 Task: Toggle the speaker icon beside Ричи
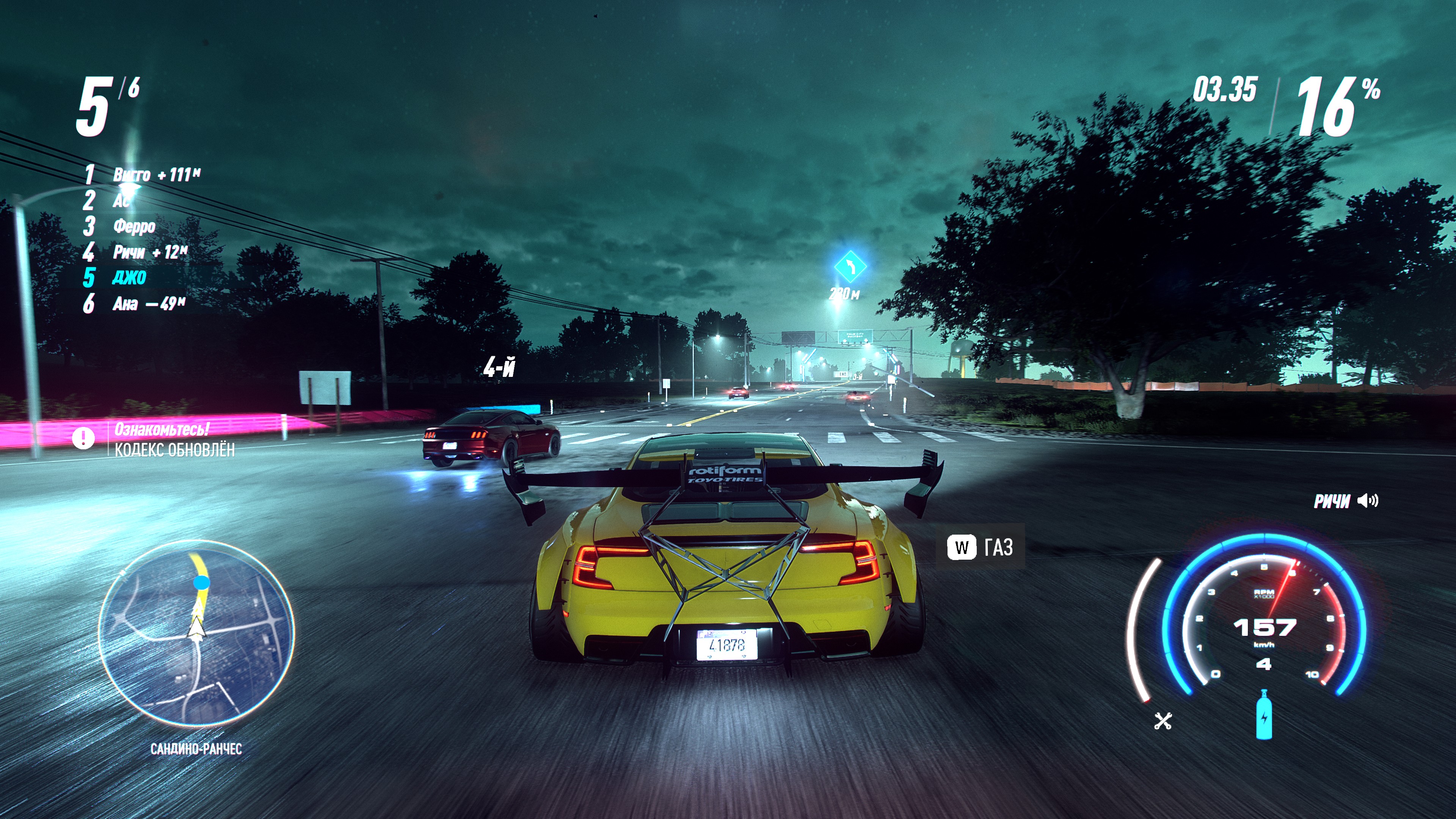tap(1368, 501)
